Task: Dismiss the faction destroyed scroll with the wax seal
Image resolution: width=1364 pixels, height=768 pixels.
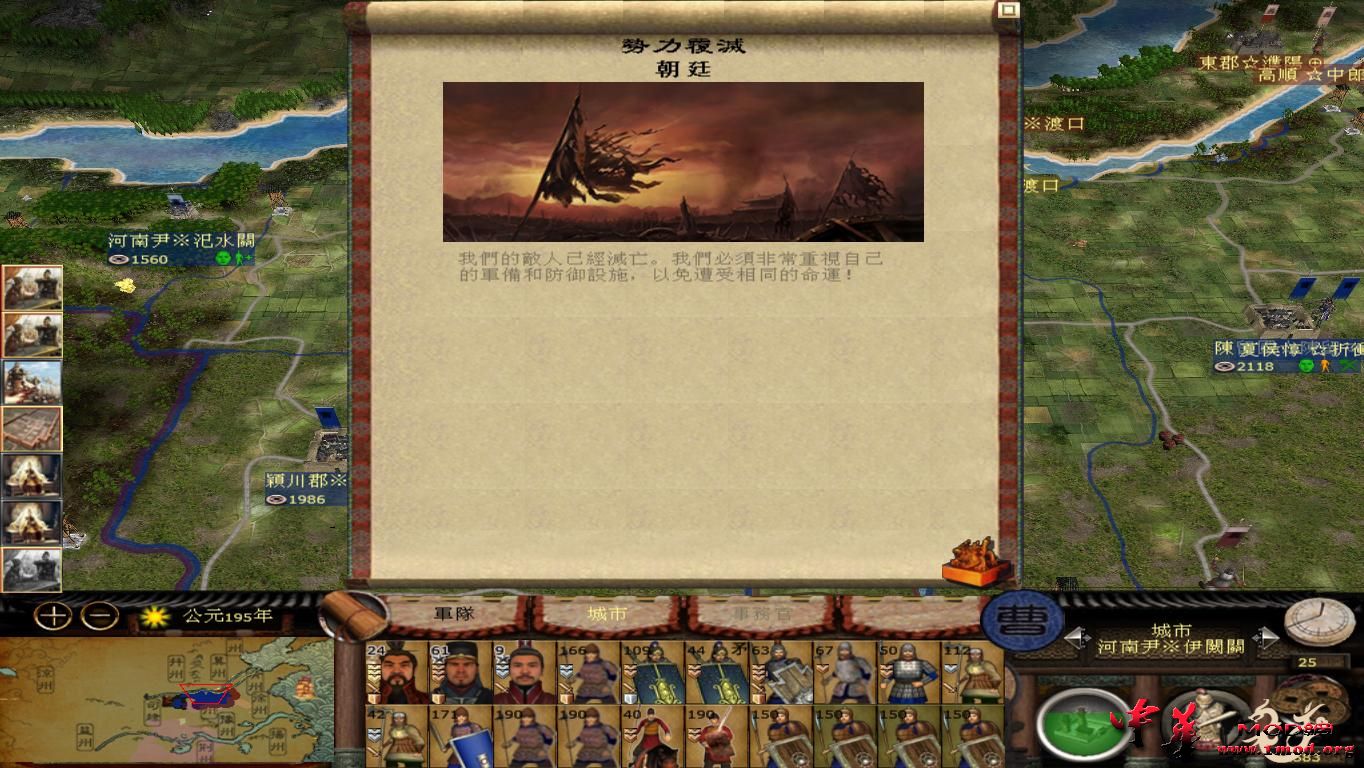Action: (970, 560)
